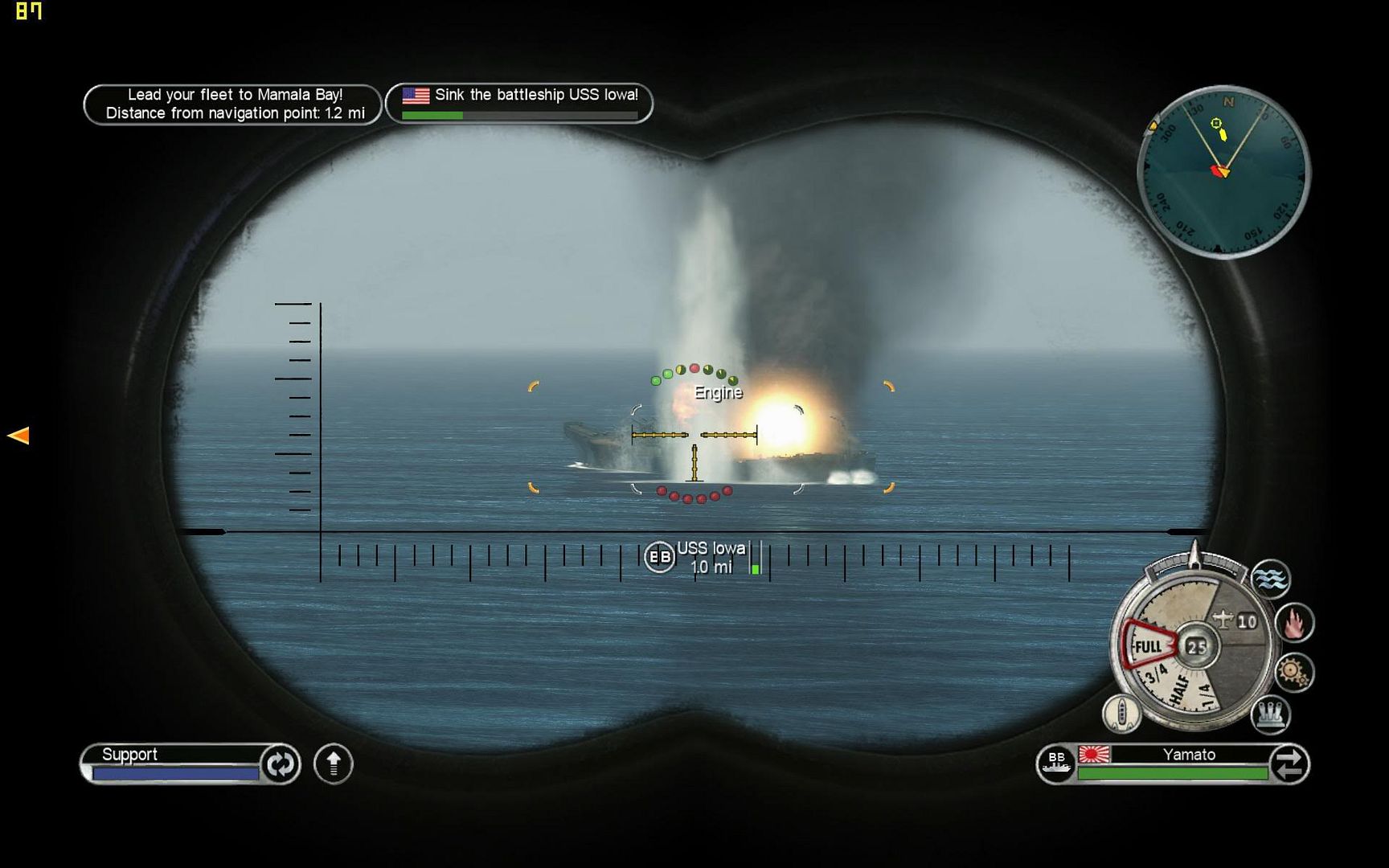This screenshot has height=868, width=1389.
Task: Select the engine repair gear icon
Action: coord(1293,672)
